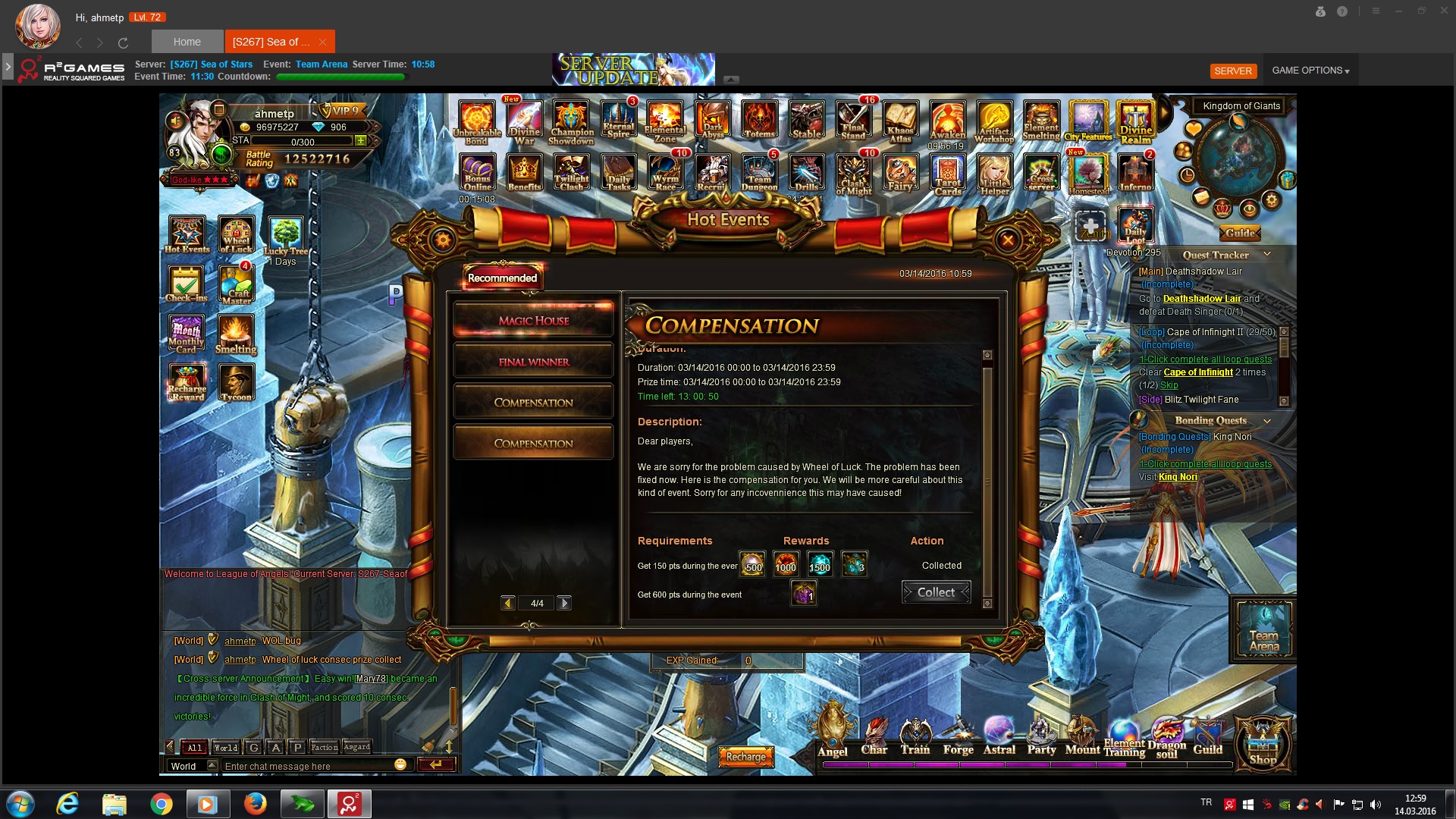The image size is (1456, 819).
Task: Switch to the Home browser tab
Action: tap(187, 42)
